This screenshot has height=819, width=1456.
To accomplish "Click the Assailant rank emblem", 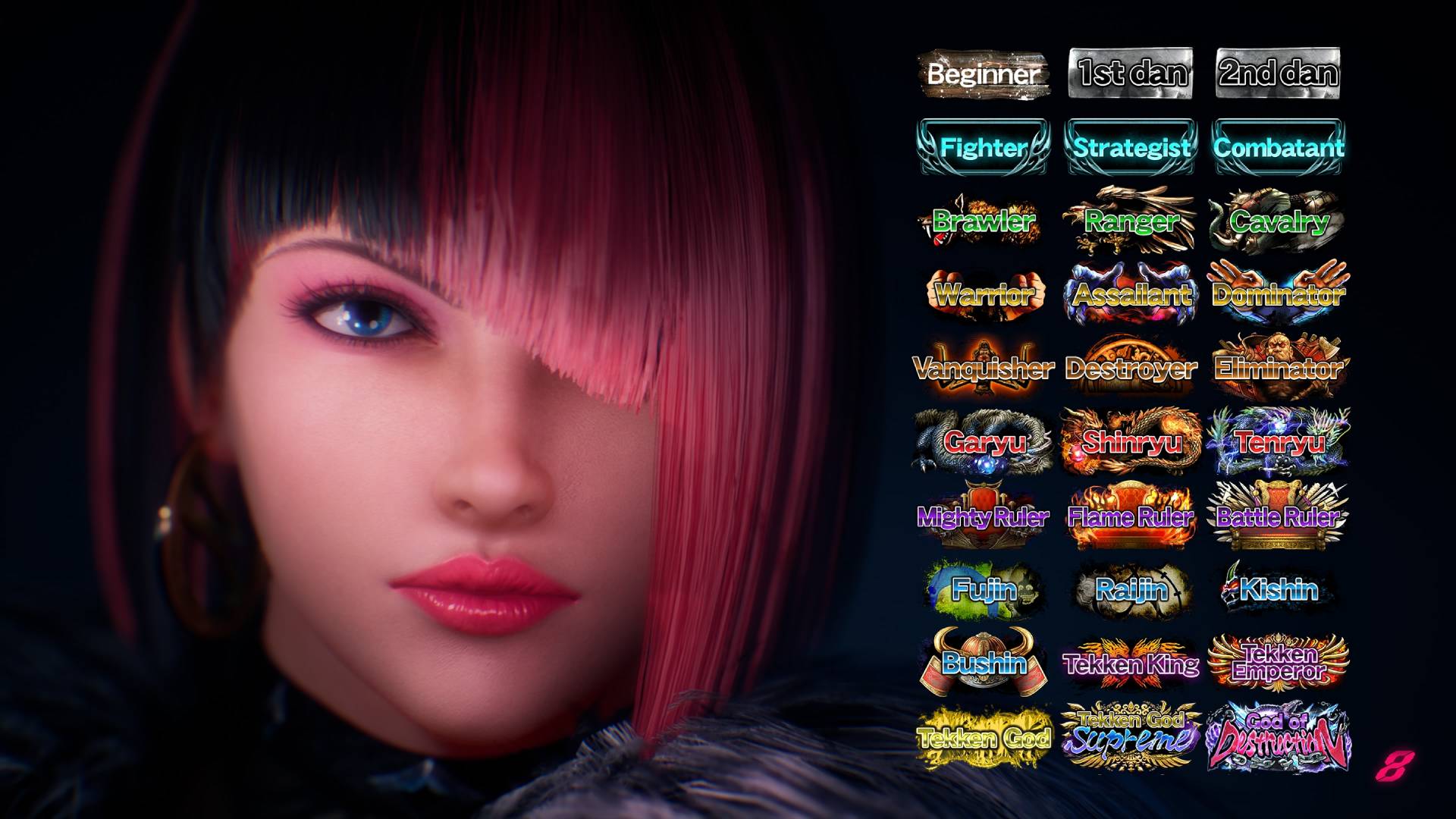I will (x=1131, y=294).
